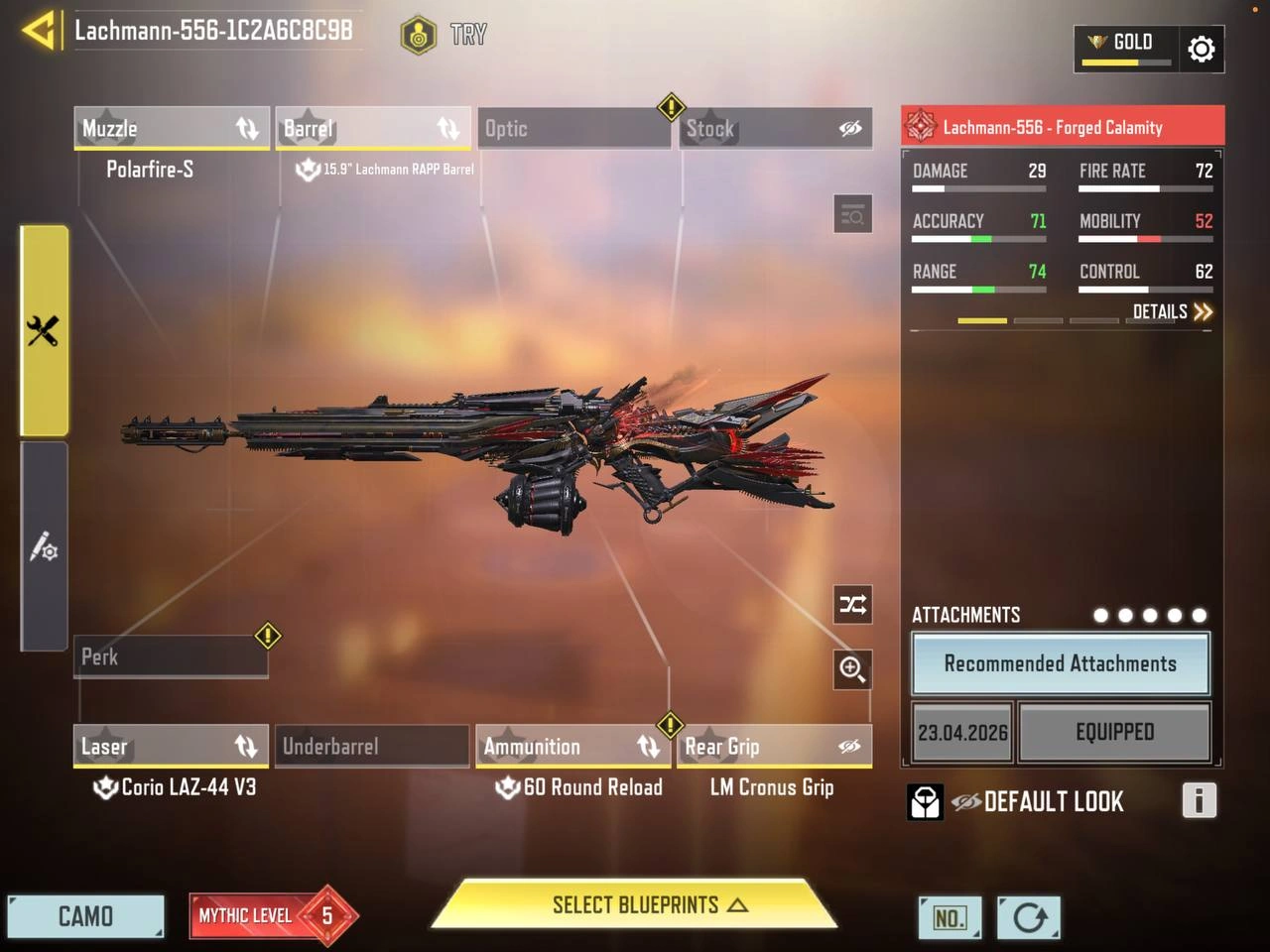Open weapon stat Details view
The image size is (1270, 952).
pyautogui.click(x=1171, y=311)
